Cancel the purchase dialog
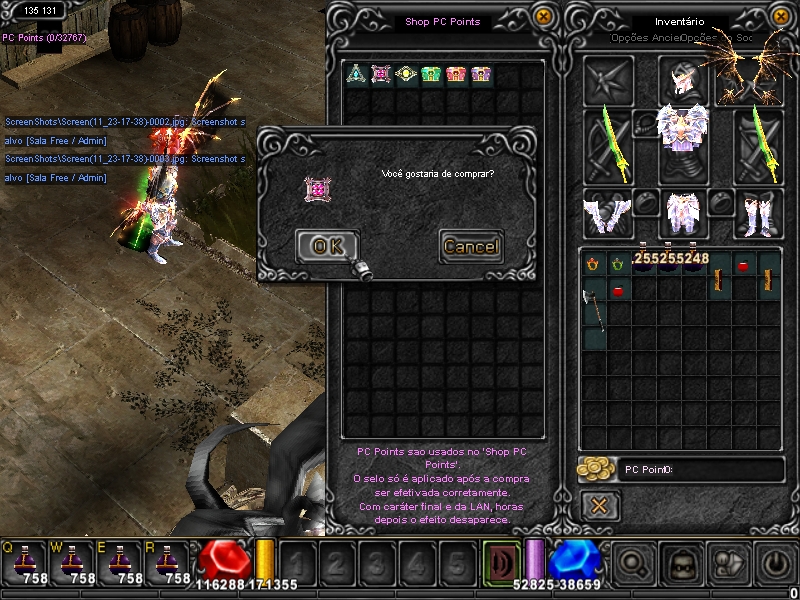 pos(470,246)
